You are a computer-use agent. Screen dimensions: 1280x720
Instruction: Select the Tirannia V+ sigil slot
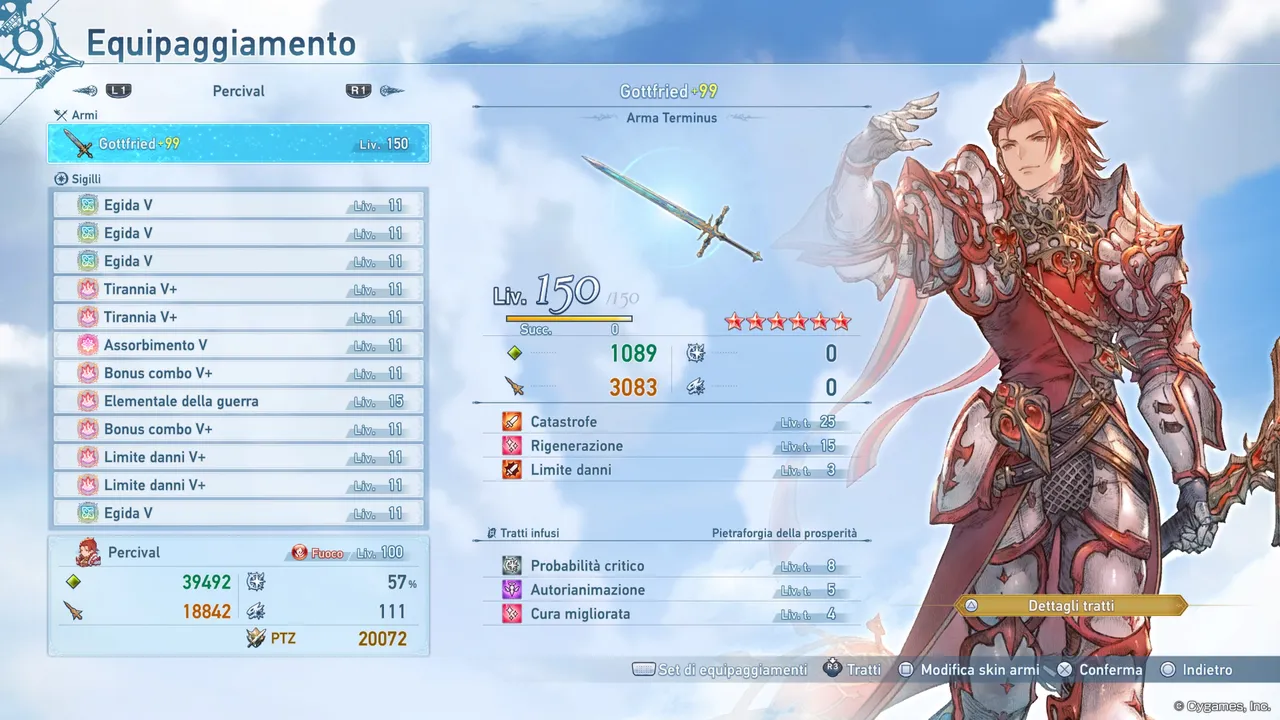pyautogui.click(x=240, y=289)
